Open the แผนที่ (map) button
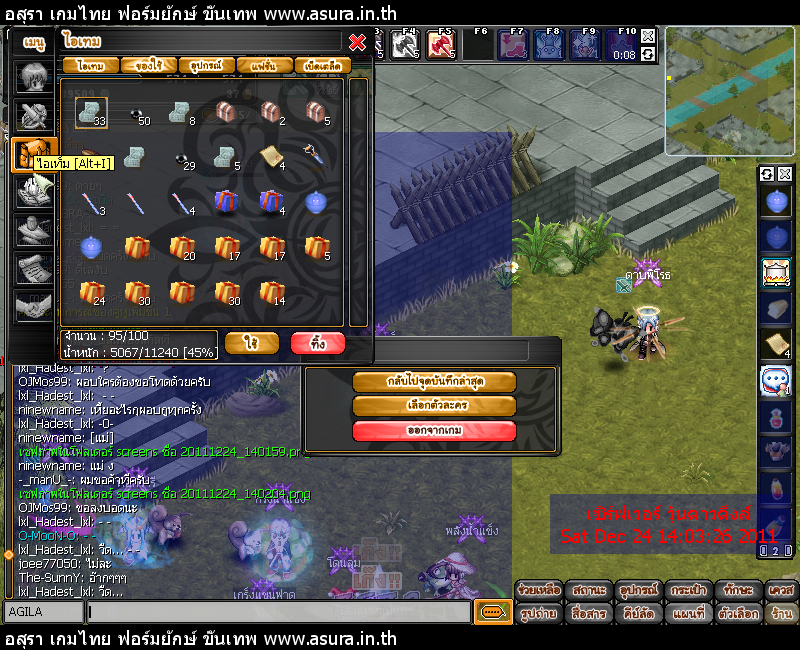This screenshot has width=800, height=650. (689, 611)
